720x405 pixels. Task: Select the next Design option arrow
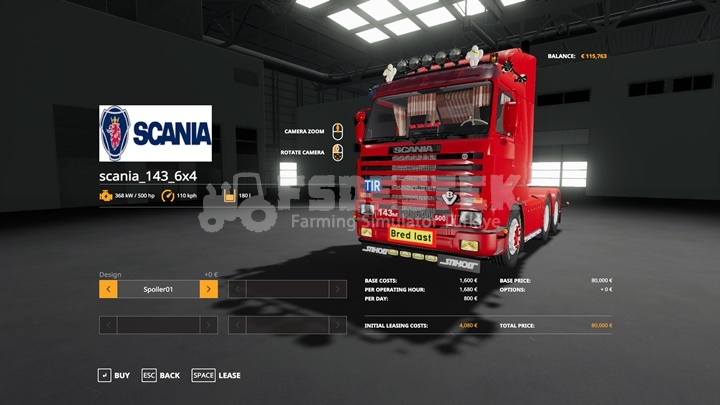(208, 289)
